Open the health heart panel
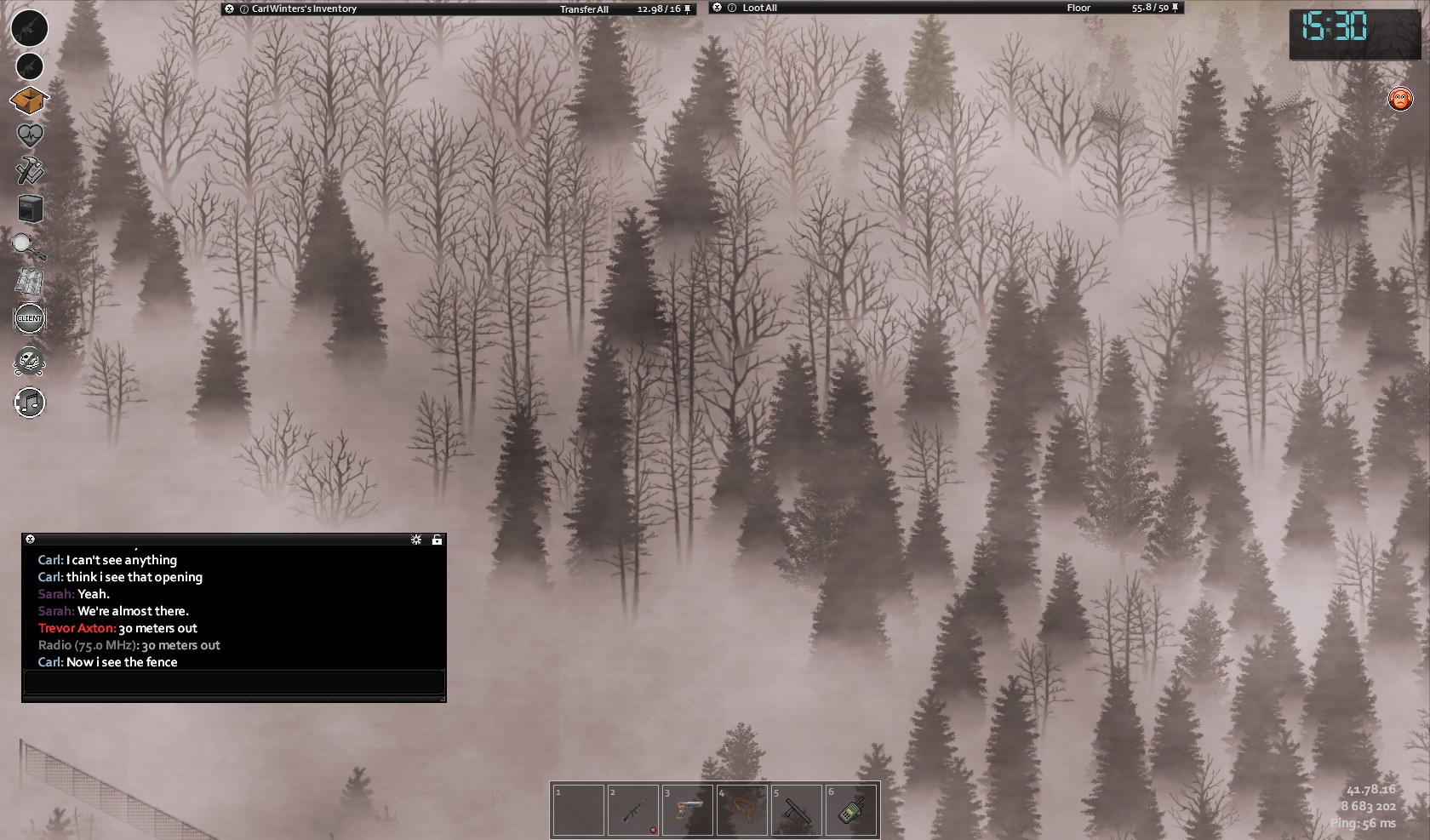This screenshot has width=1430, height=840. 29,135
